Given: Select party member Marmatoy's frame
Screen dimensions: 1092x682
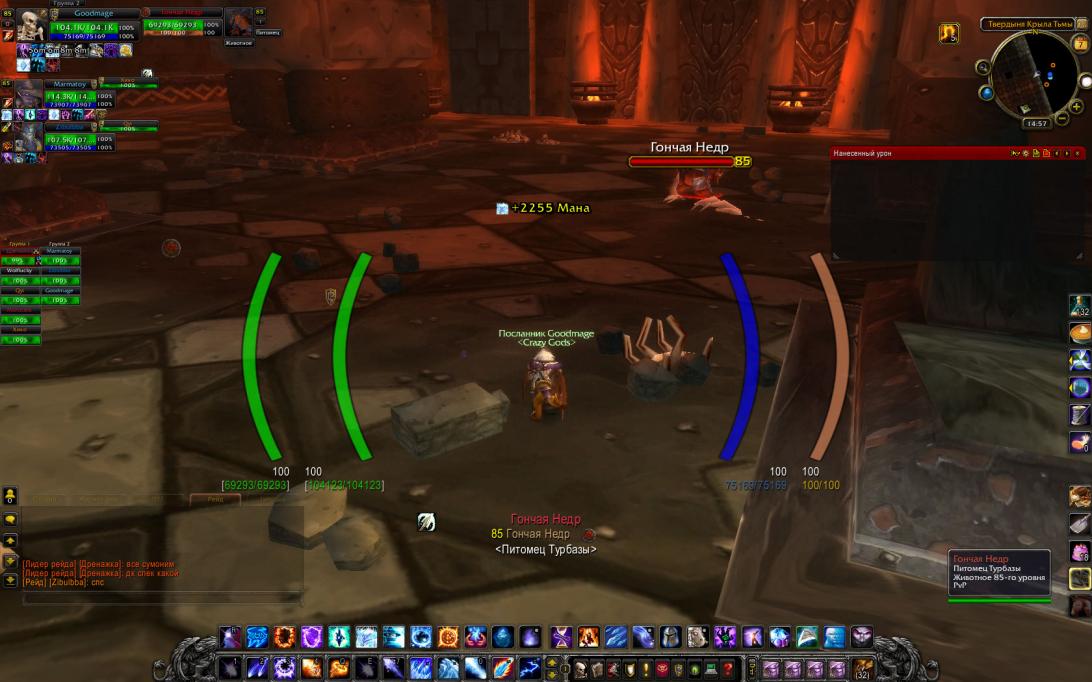Looking at the screenshot, I should coord(28,94).
